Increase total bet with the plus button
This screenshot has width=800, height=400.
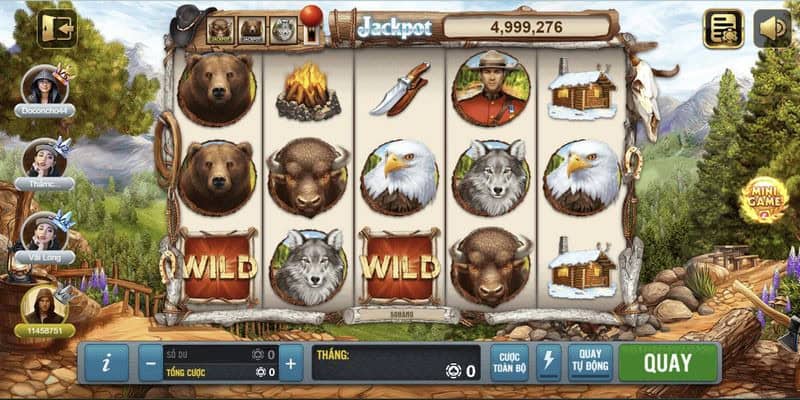coord(291,363)
